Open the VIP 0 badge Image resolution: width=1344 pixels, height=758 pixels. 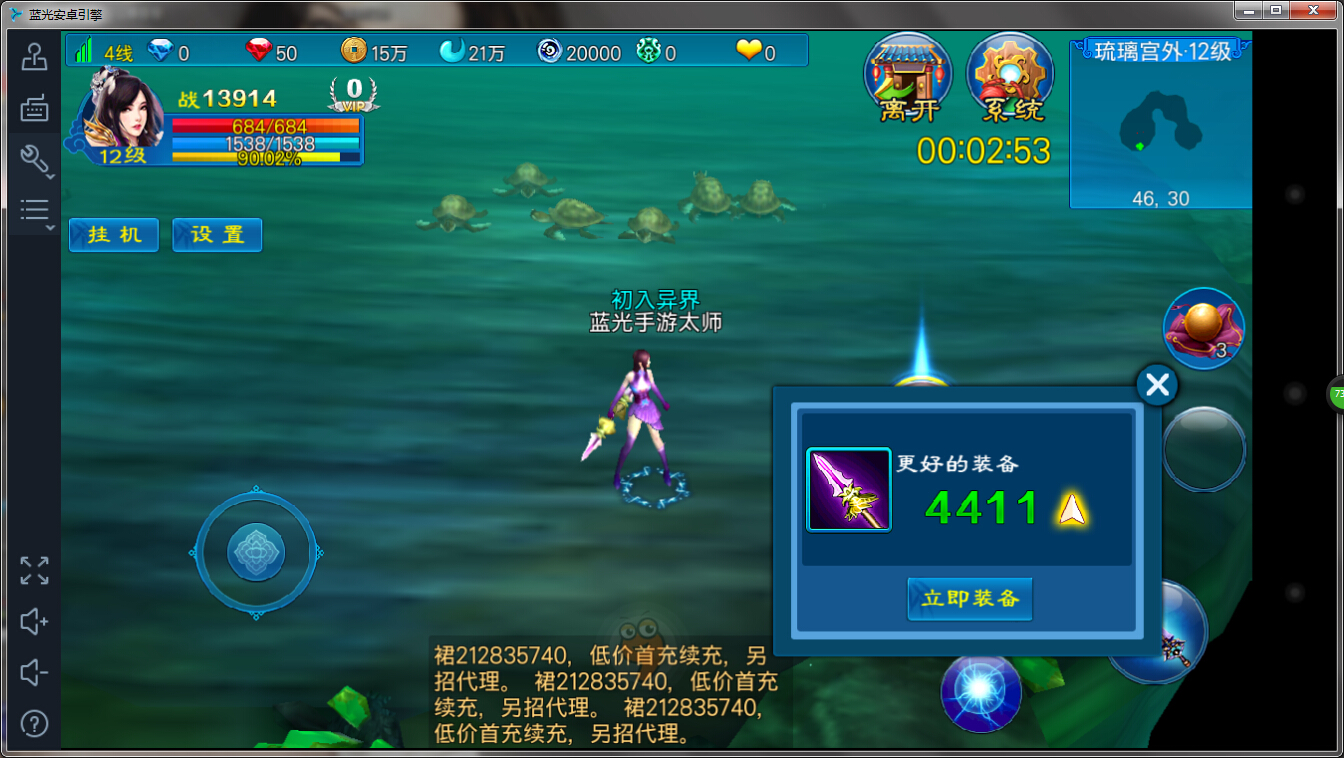(x=354, y=94)
